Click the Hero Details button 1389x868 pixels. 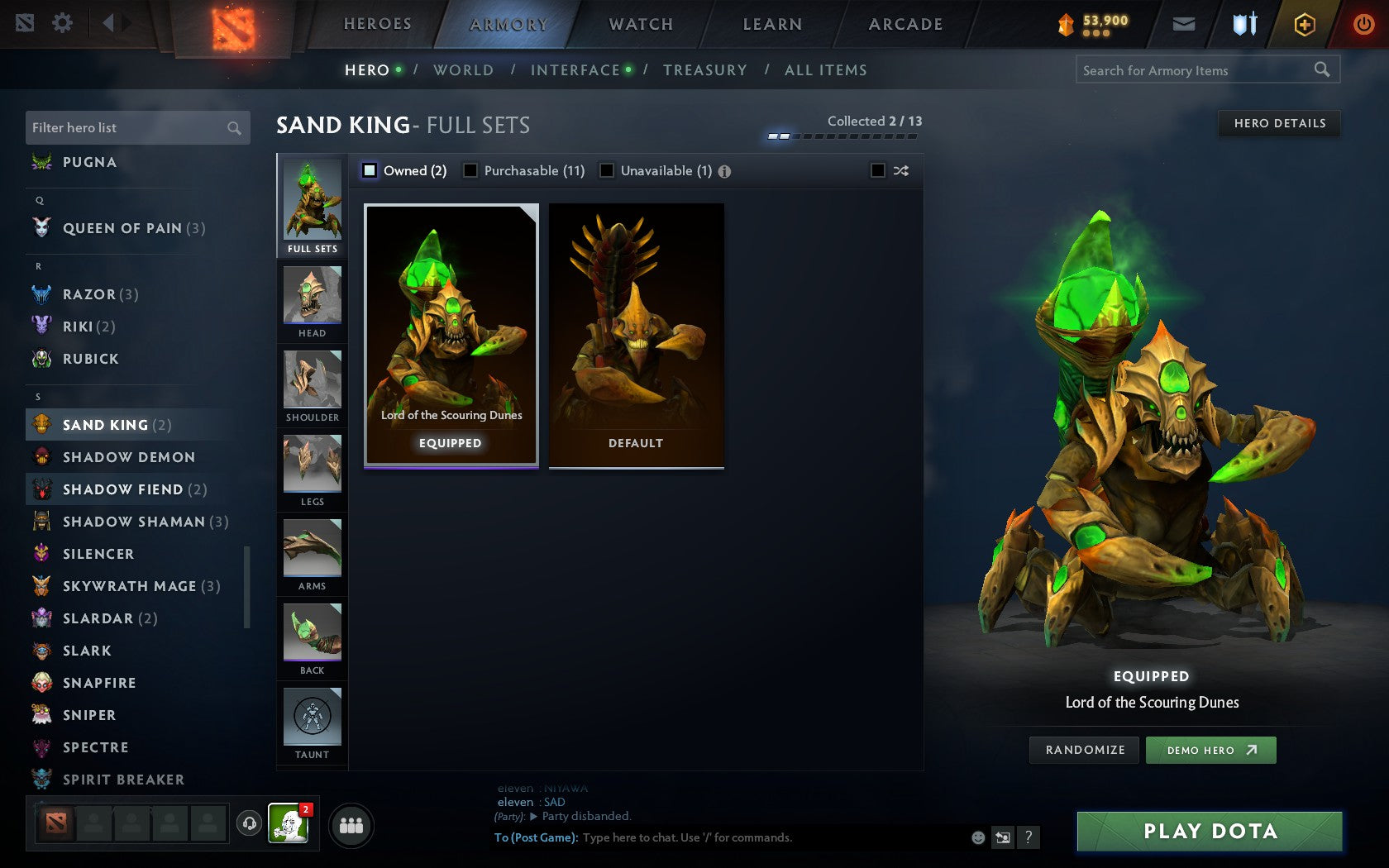[1279, 123]
